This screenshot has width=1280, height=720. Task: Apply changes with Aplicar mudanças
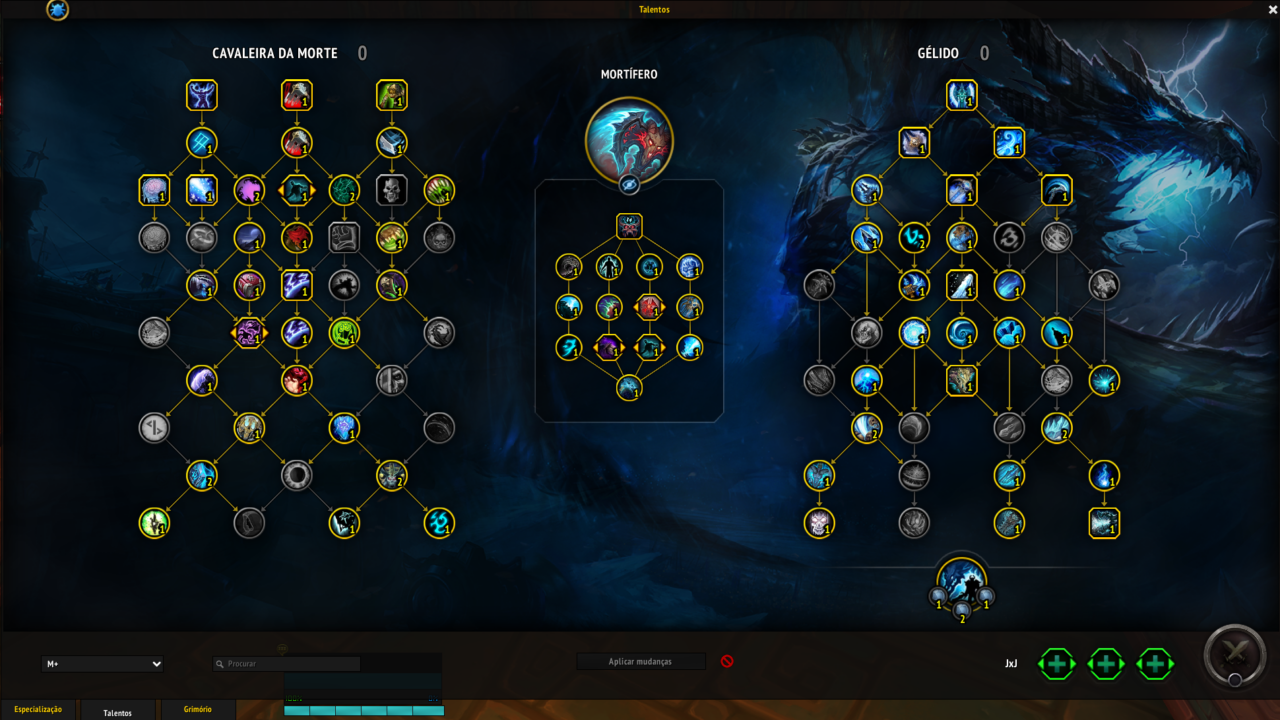point(640,662)
